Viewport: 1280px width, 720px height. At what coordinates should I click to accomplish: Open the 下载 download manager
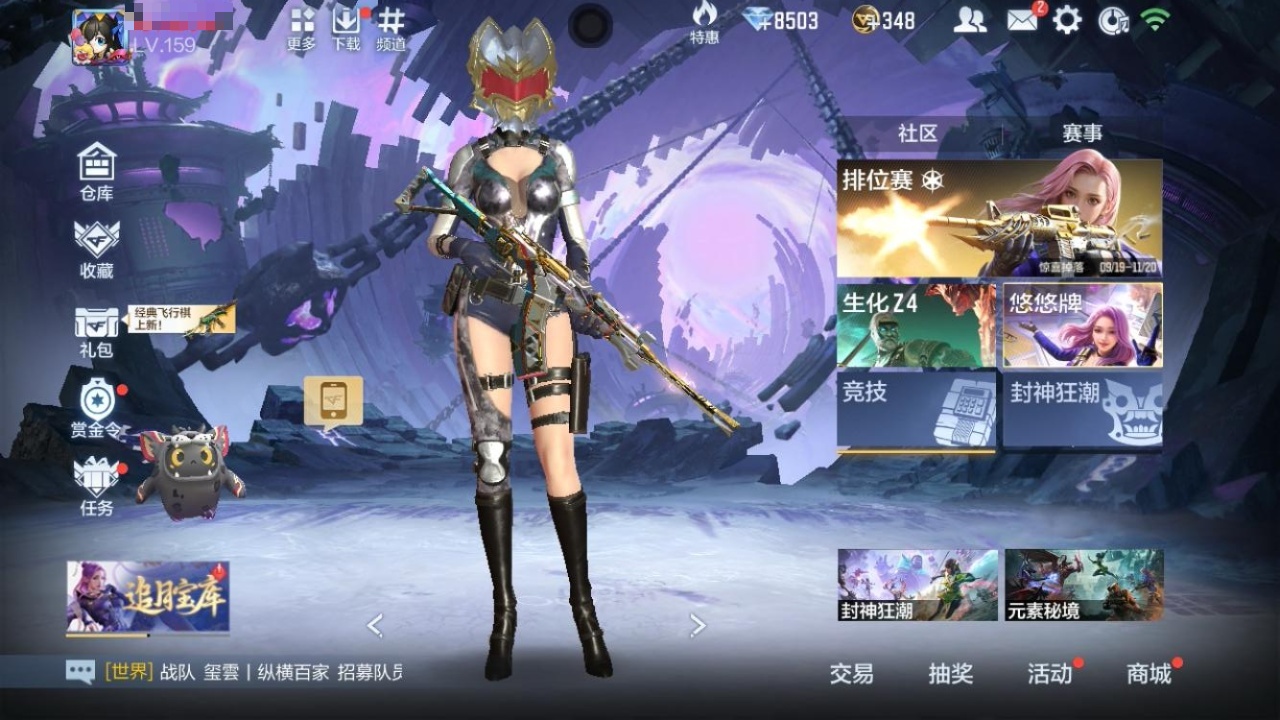click(x=346, y=29)
